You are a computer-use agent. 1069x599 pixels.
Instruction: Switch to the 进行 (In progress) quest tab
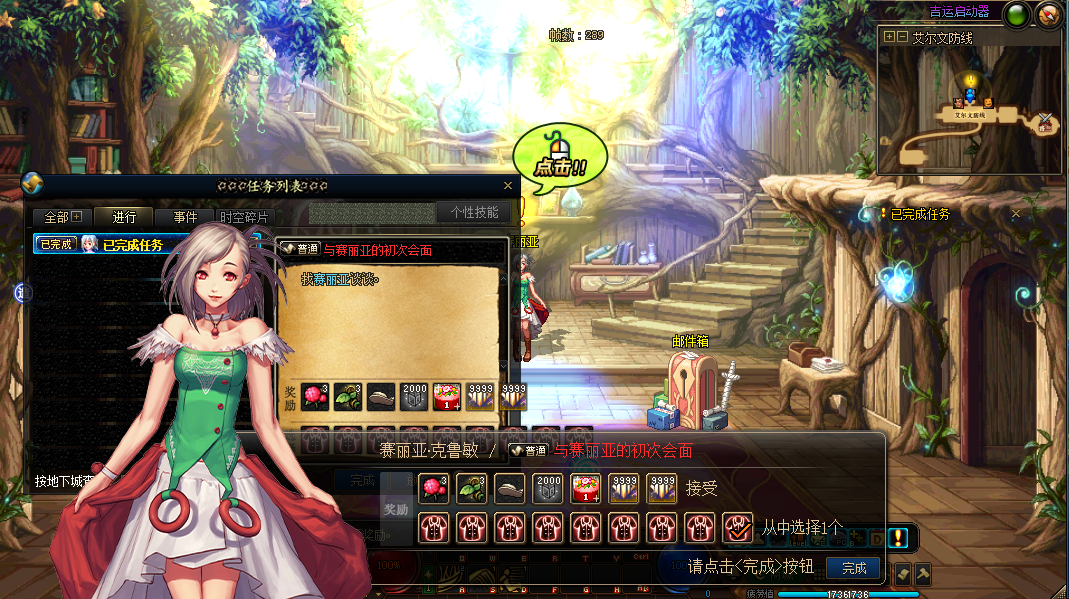tap(125, 217)
